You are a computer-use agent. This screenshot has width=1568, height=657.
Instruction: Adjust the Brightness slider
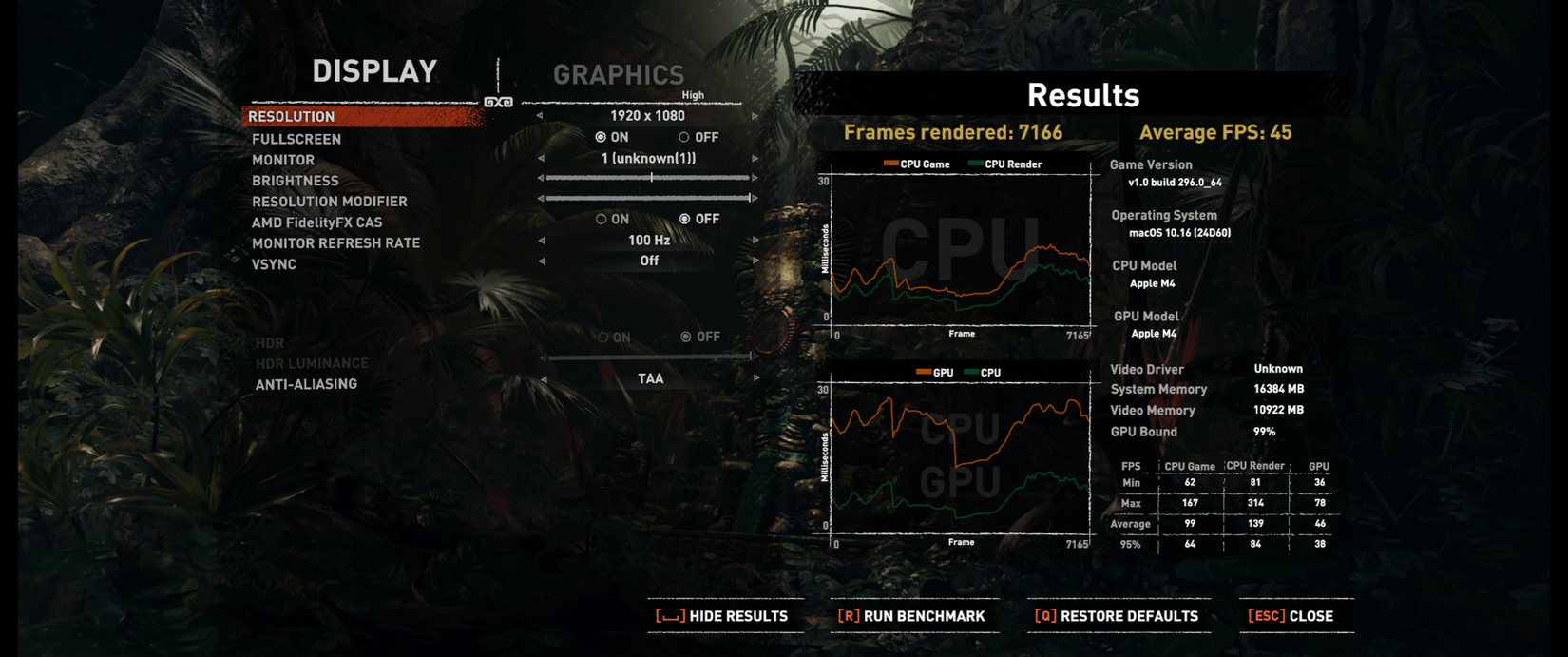649,178
